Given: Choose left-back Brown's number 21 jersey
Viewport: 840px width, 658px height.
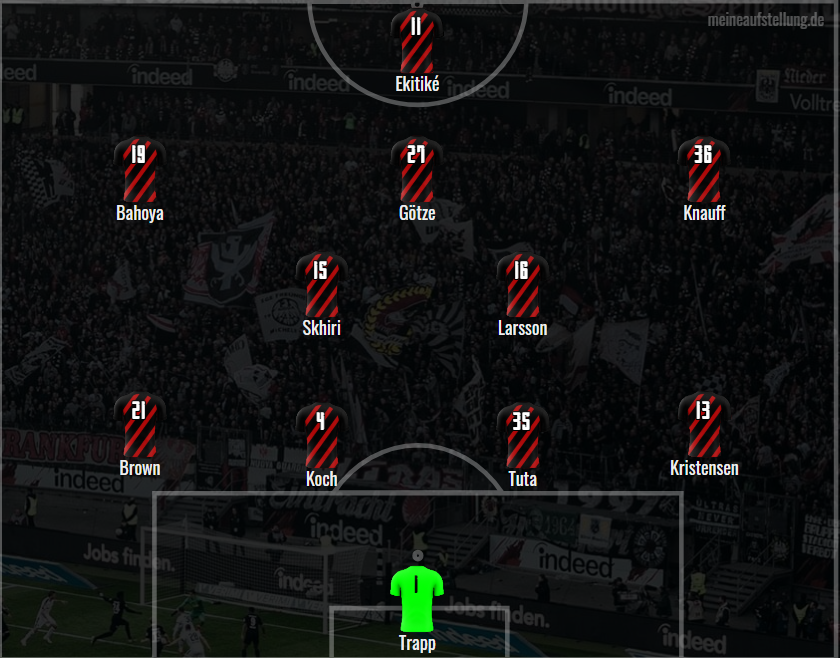Looking at the screenshot, I should click(x=139, y=426).
